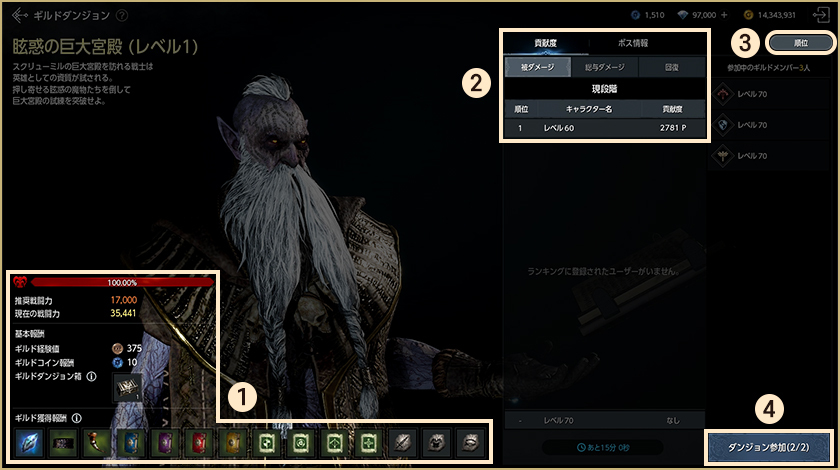Inspect the horn reward item
The height and width of the screenshot is (470, 840).
tap(97, 442)
